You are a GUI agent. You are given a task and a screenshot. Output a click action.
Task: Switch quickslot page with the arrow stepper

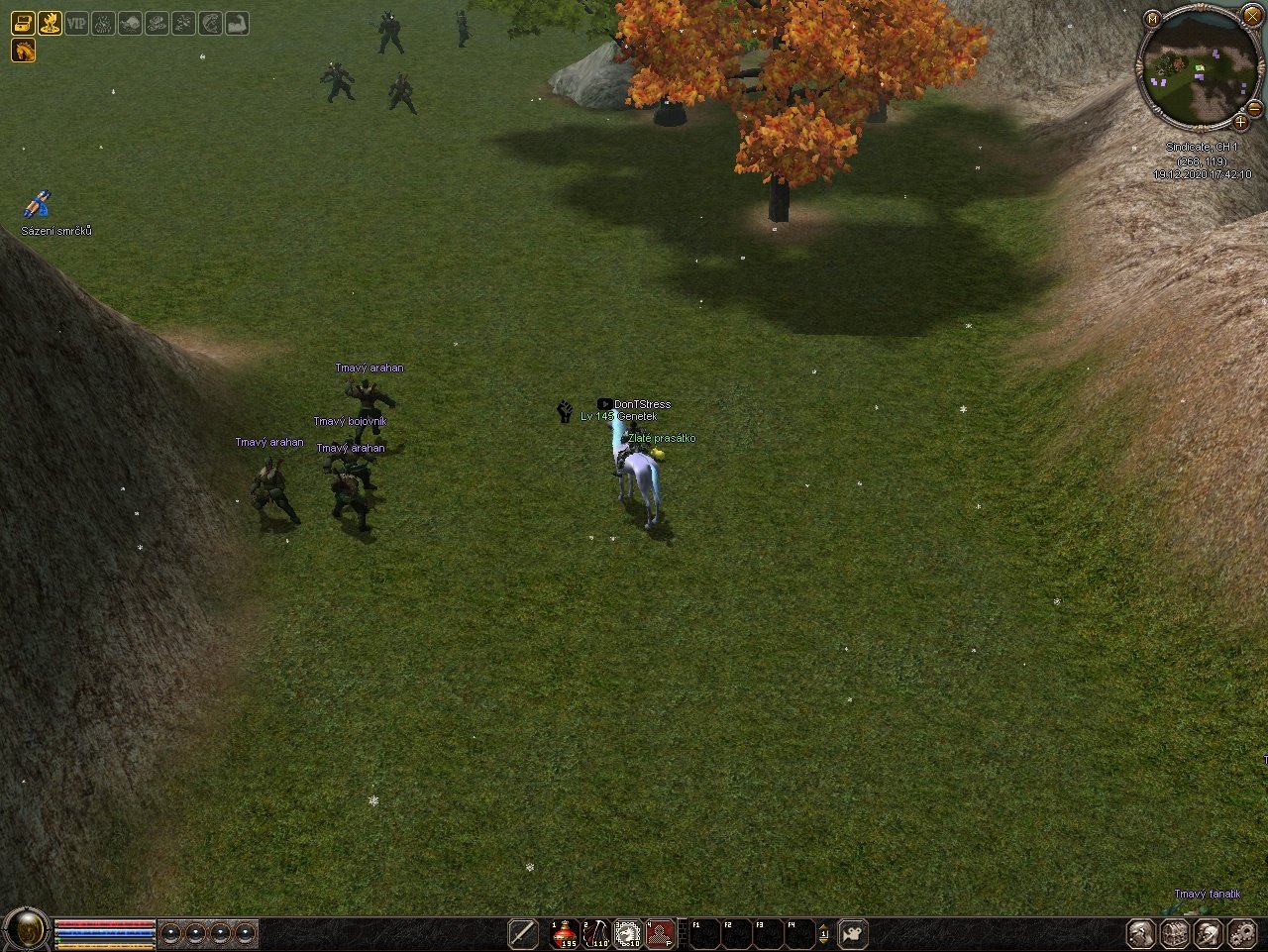(x=823, y=933)
